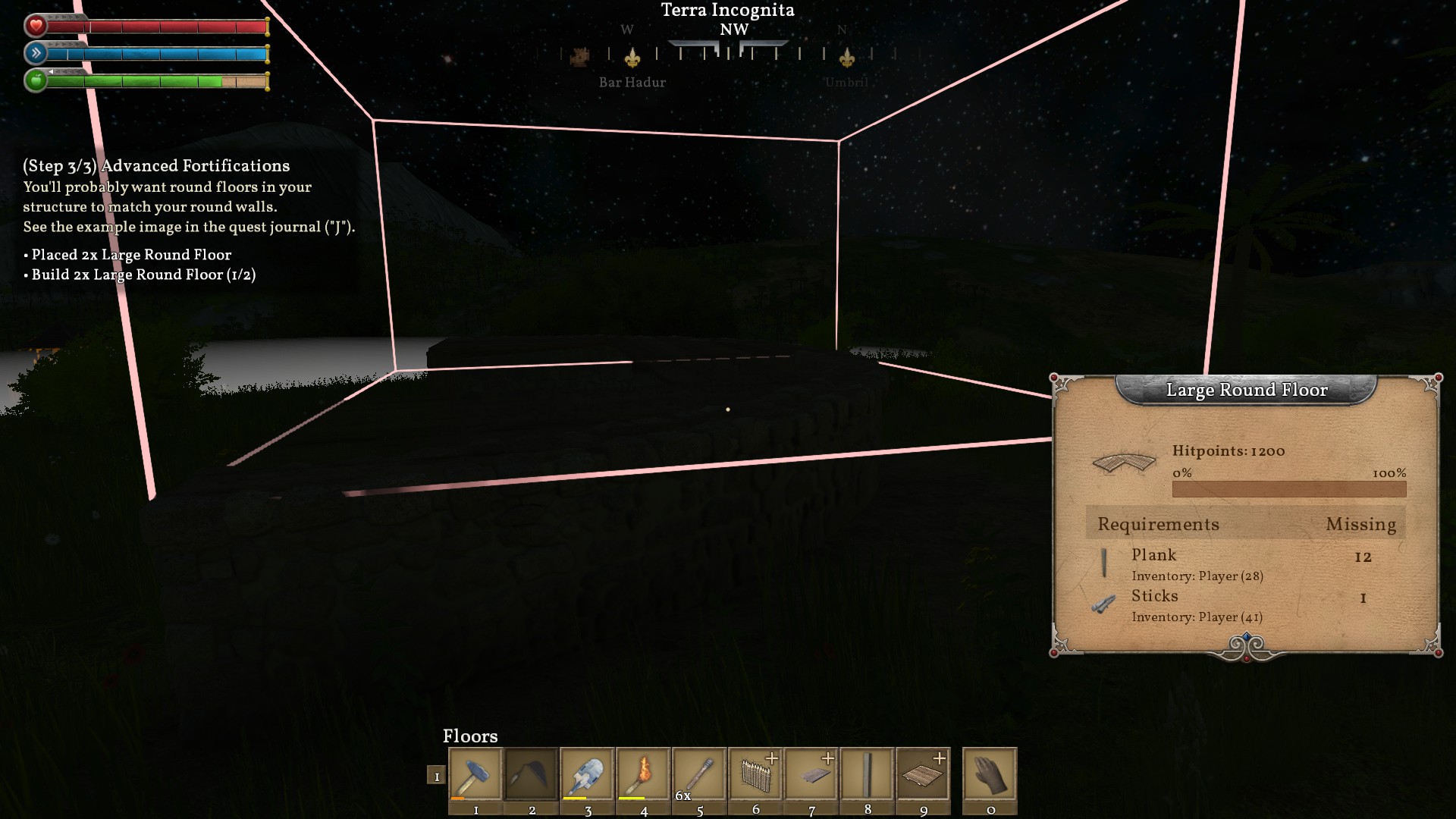Select the Umbril marker on the compass

pos(846,59)
